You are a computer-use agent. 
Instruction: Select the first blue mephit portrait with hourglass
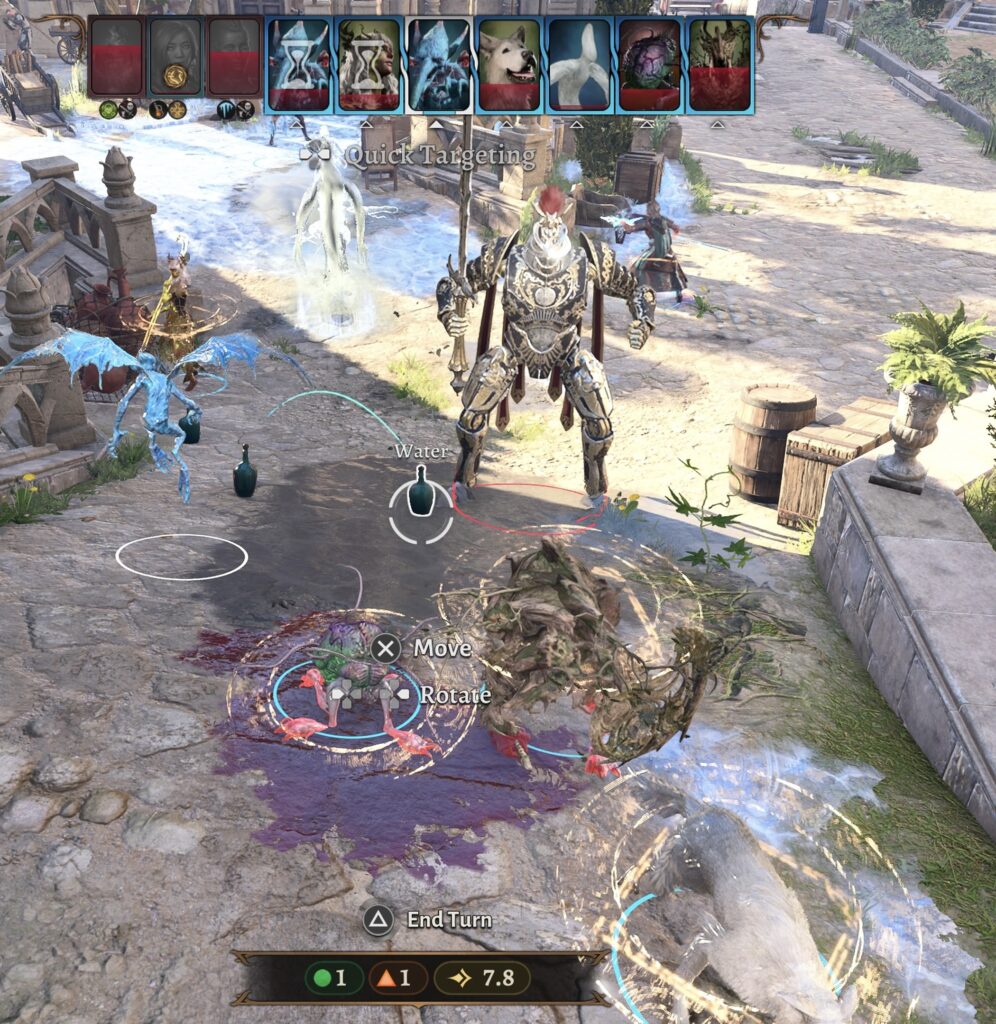[299, 63]
